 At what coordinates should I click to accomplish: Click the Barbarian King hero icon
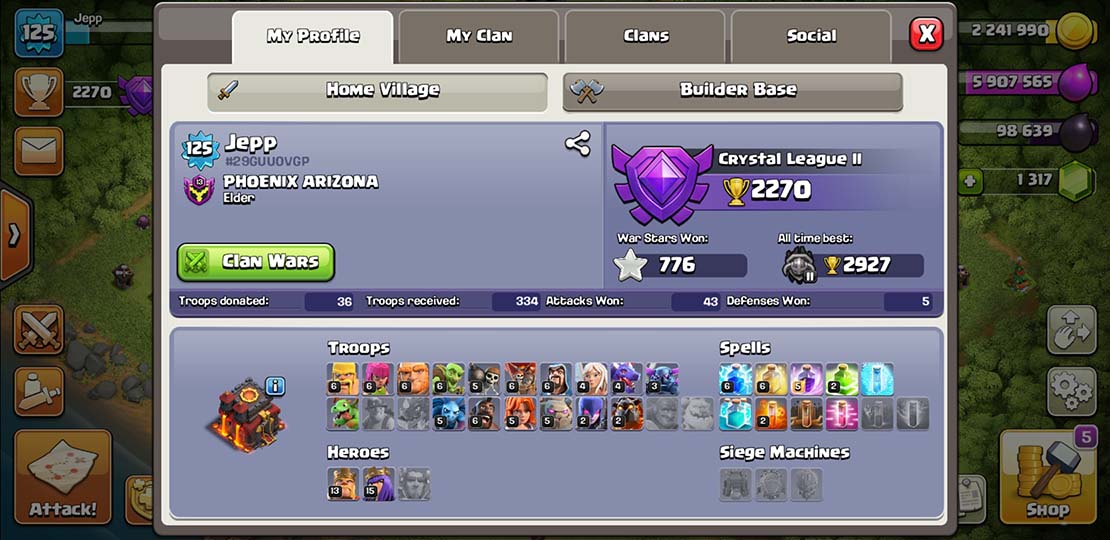(x=343, y=483)
